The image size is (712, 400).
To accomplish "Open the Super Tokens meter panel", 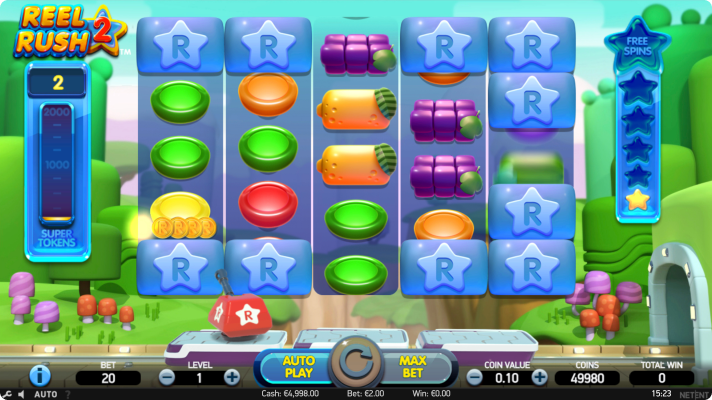I will click(57, 160).
